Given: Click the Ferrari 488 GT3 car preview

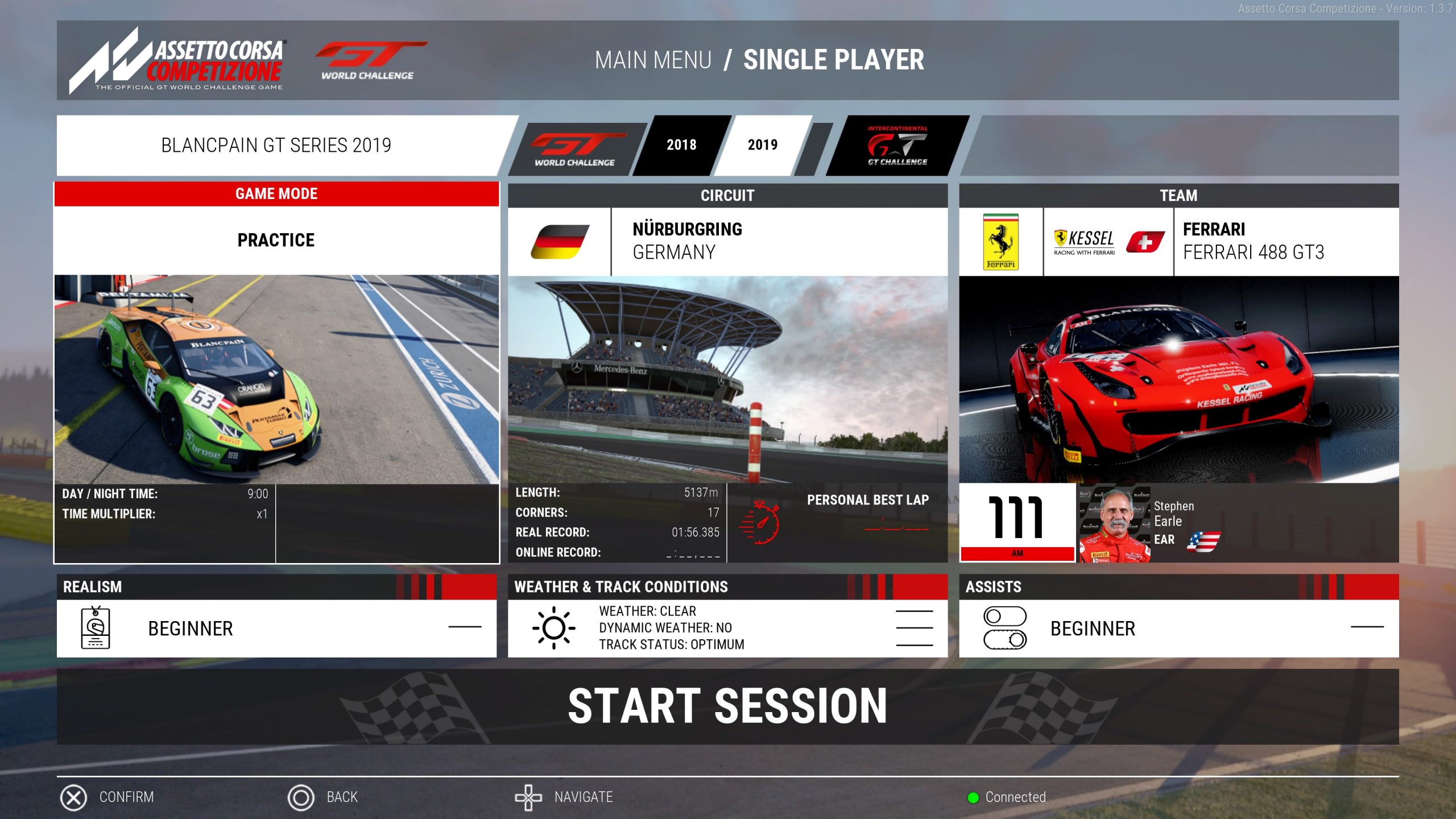Looking at the screenshot, I should coord(1178,380).
